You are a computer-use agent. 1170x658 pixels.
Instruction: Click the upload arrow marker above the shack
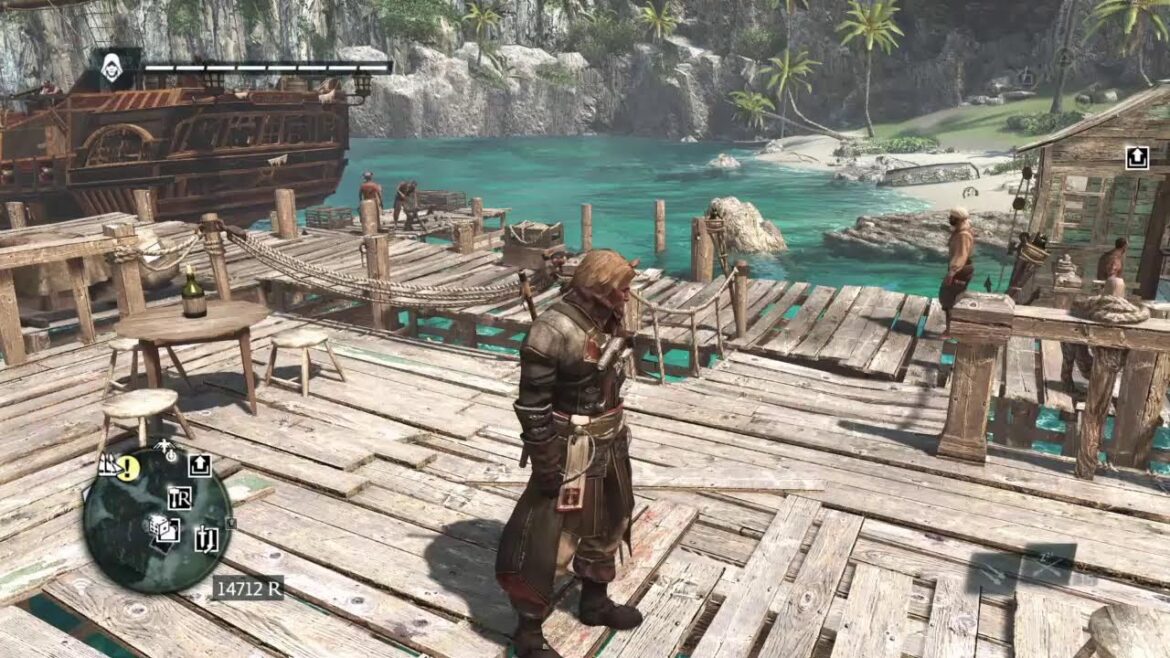tap(1137, 158)
